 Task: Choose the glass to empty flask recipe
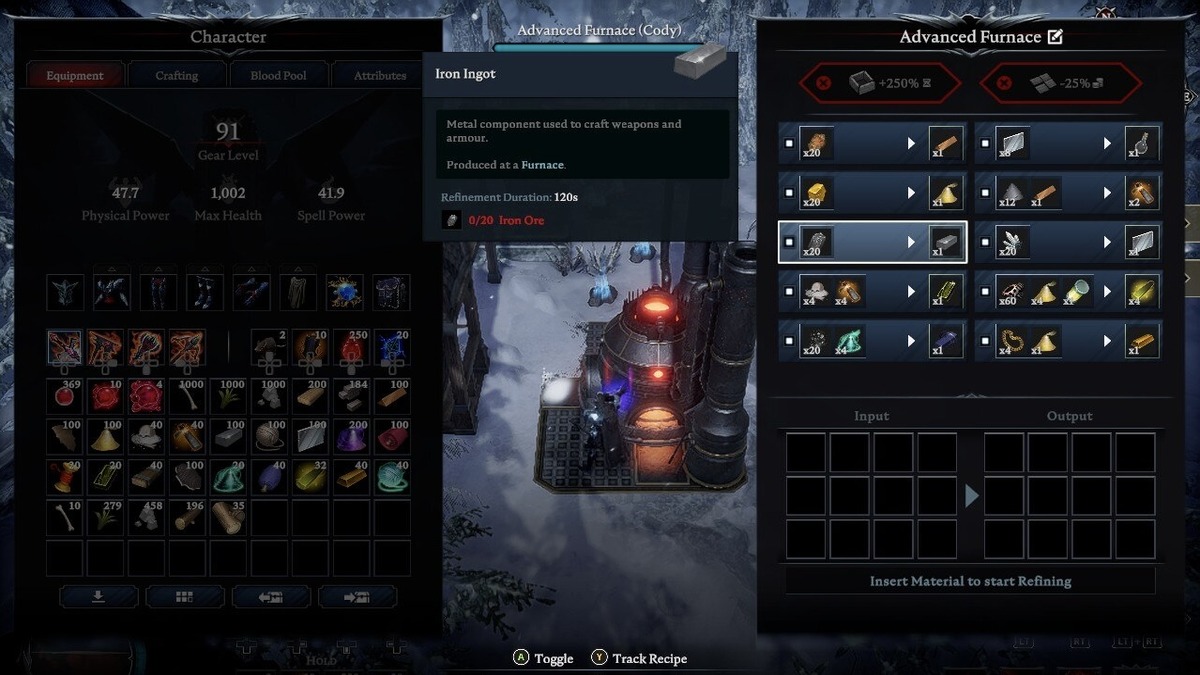coord(985,144)
